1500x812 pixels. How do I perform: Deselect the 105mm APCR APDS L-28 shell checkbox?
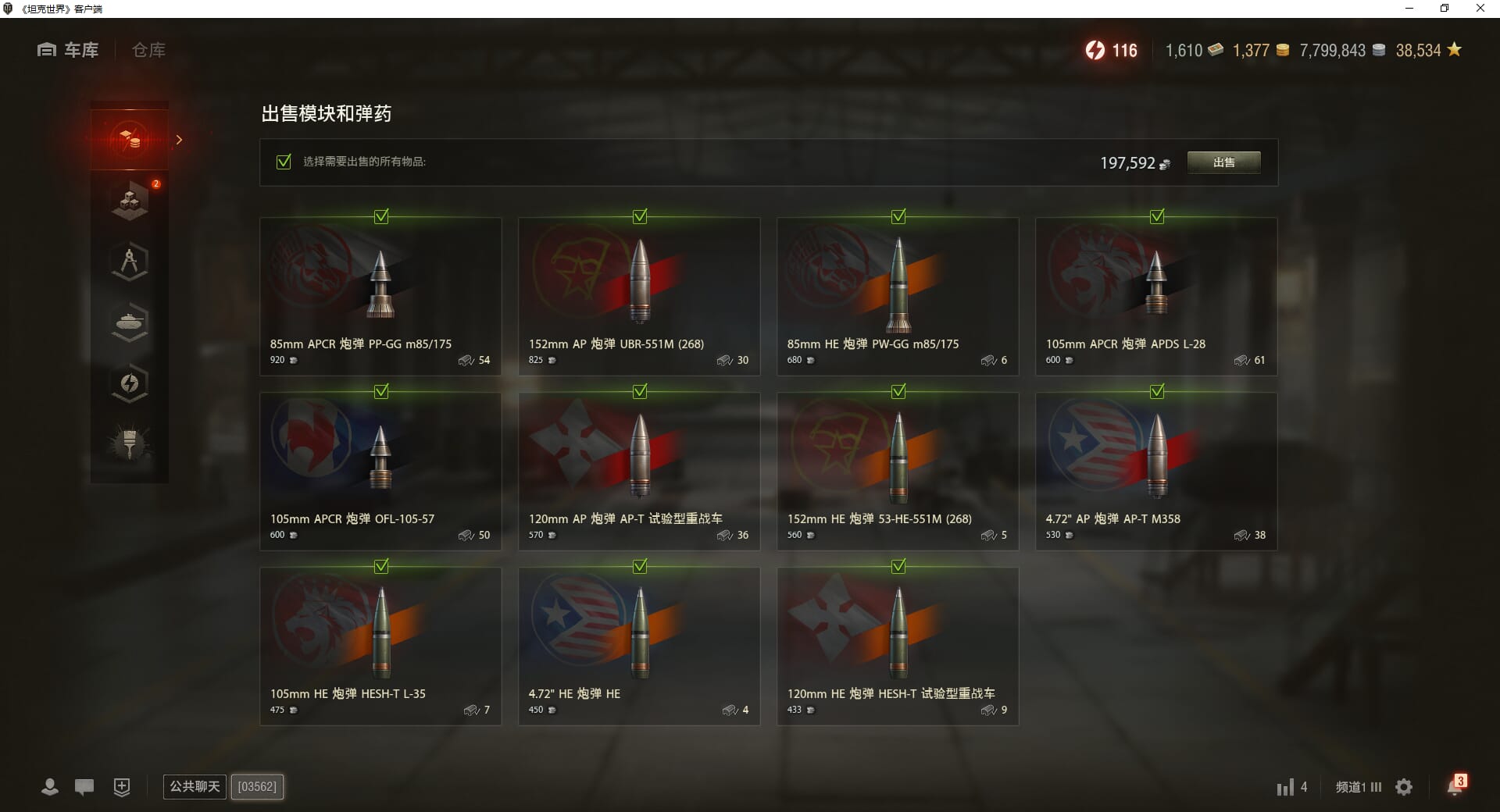1157,216
